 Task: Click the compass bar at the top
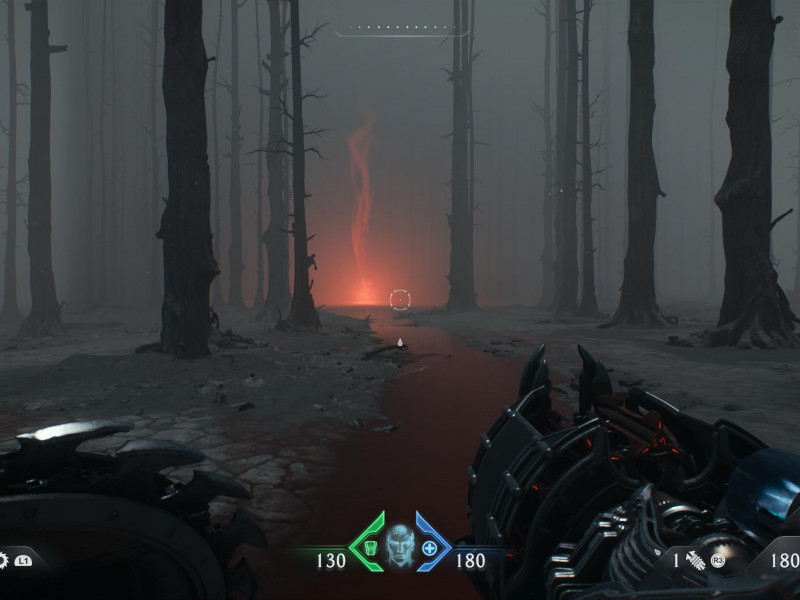[402, 28]
